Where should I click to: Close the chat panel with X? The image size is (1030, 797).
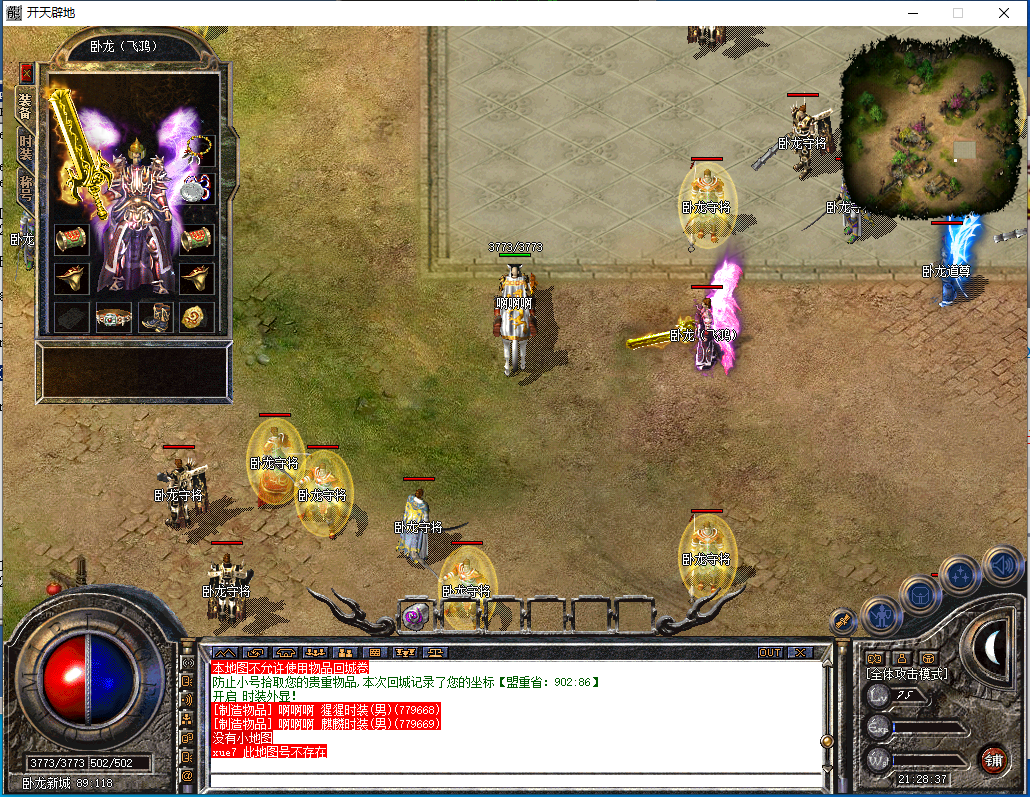[x=799, y=652]
